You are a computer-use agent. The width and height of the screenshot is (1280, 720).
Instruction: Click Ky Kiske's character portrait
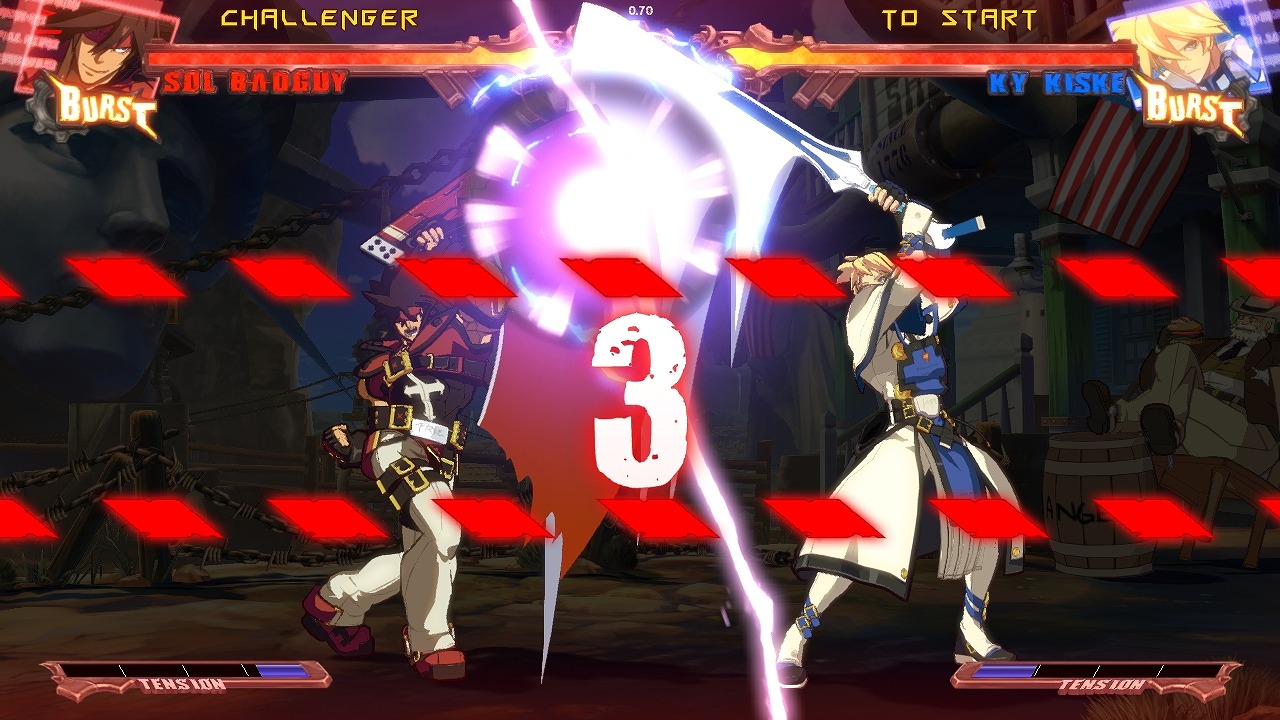(1172, 45)
